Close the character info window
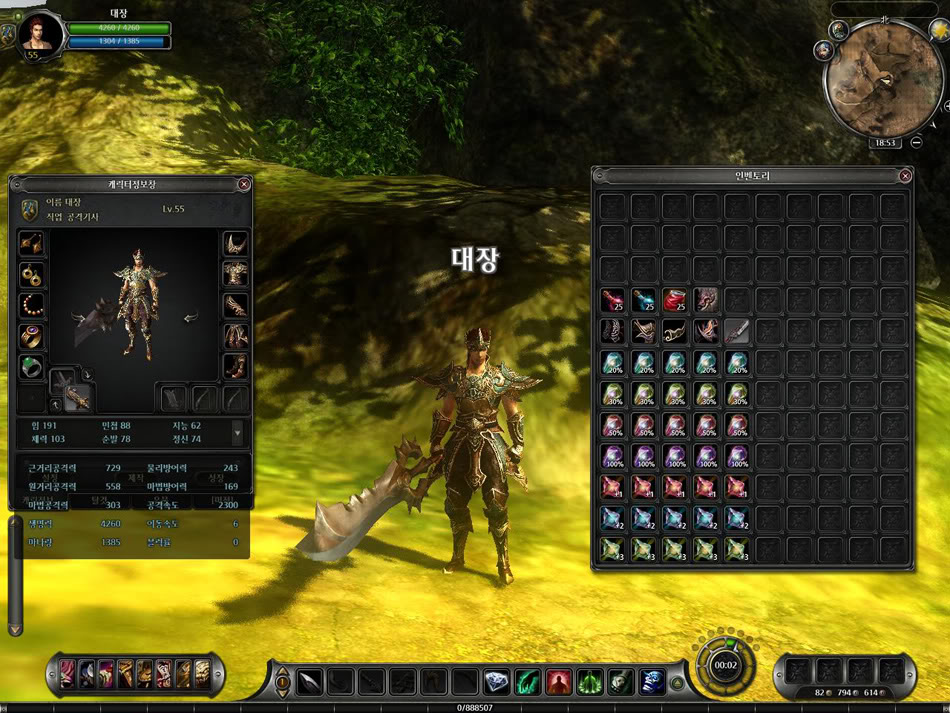 [244, 184]
